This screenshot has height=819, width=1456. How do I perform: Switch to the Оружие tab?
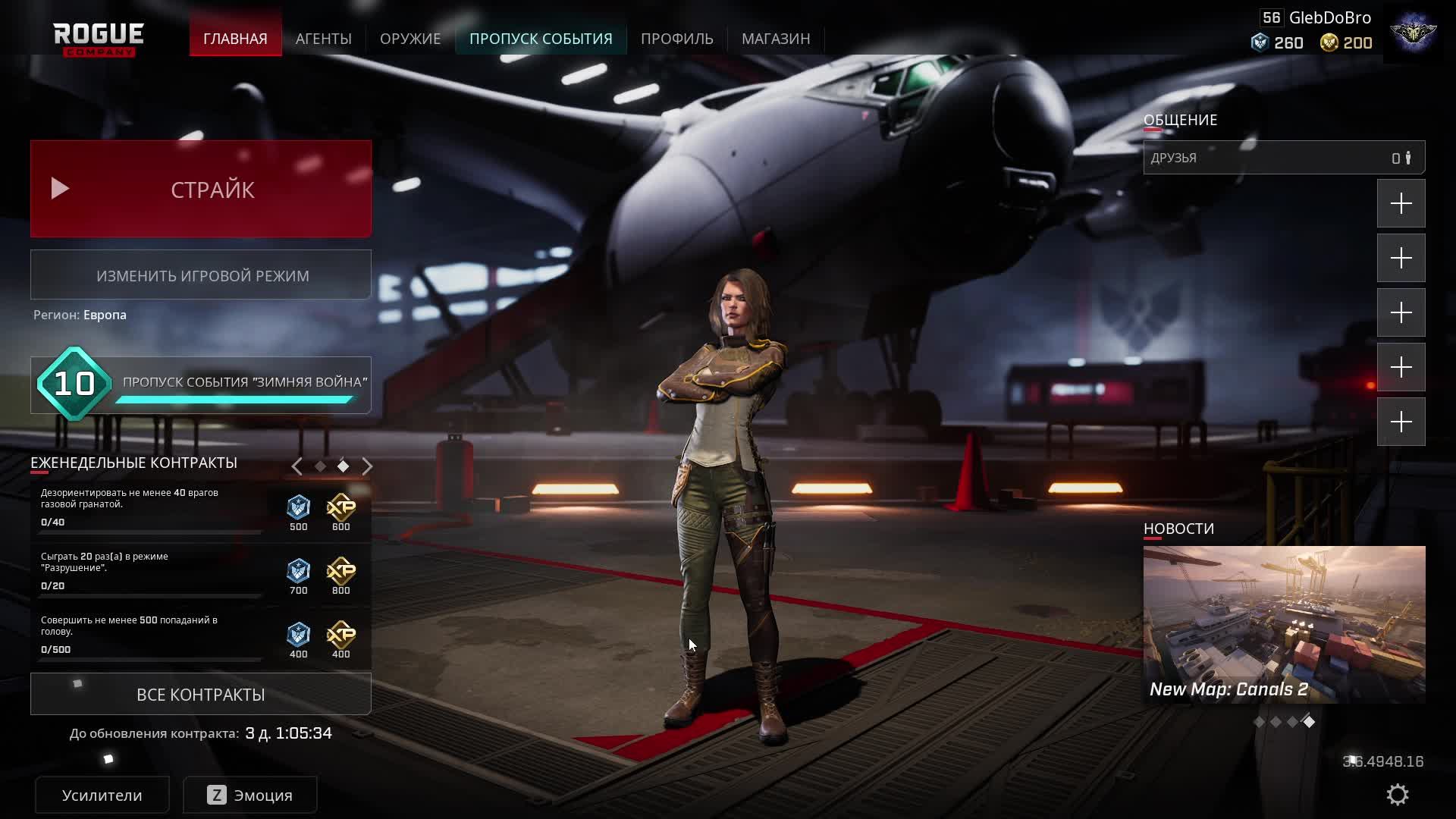pyautogui.click(x=410, y=39)
